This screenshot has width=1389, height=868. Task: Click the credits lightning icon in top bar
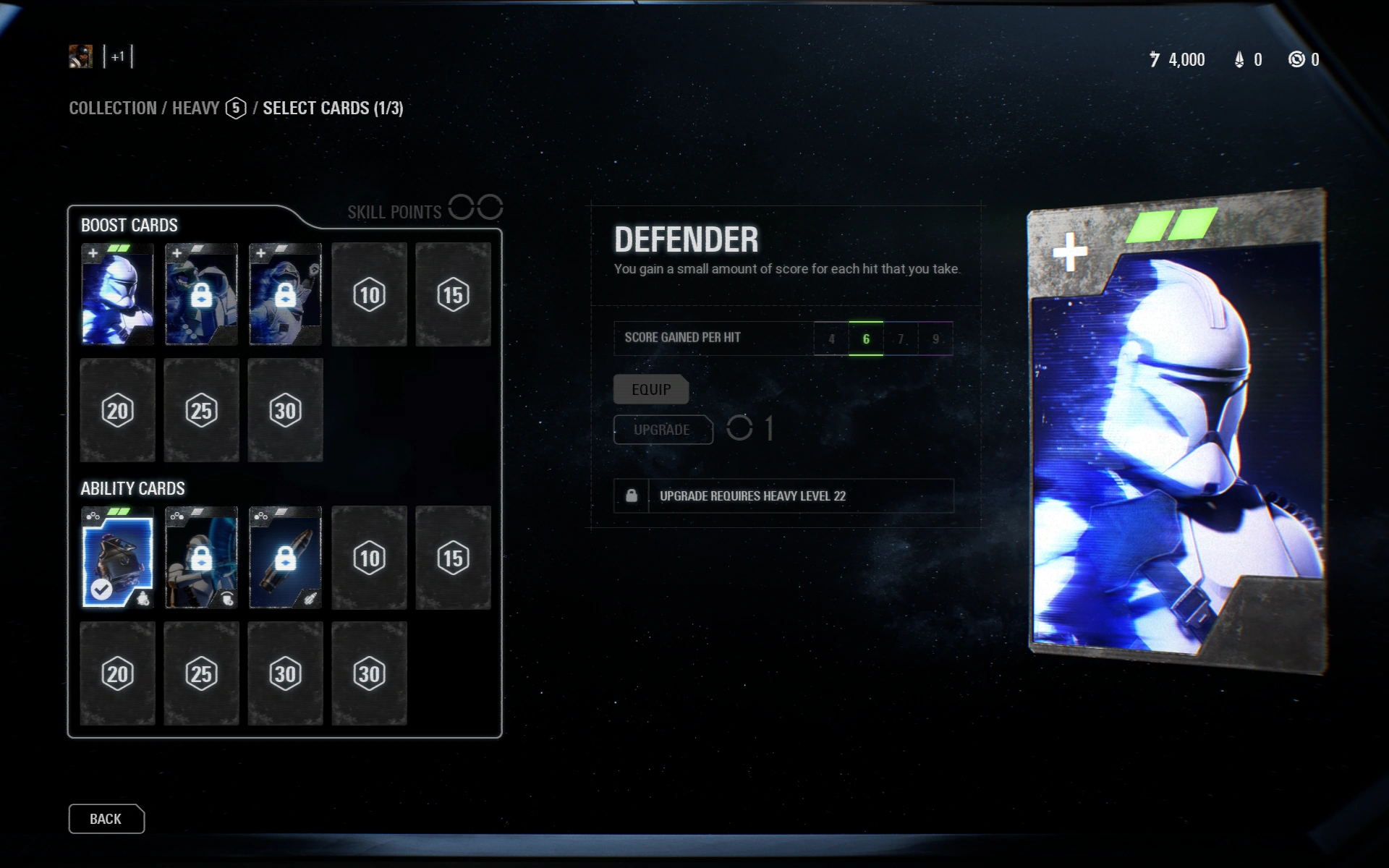pyautogui.click(x=1155, y=59)
